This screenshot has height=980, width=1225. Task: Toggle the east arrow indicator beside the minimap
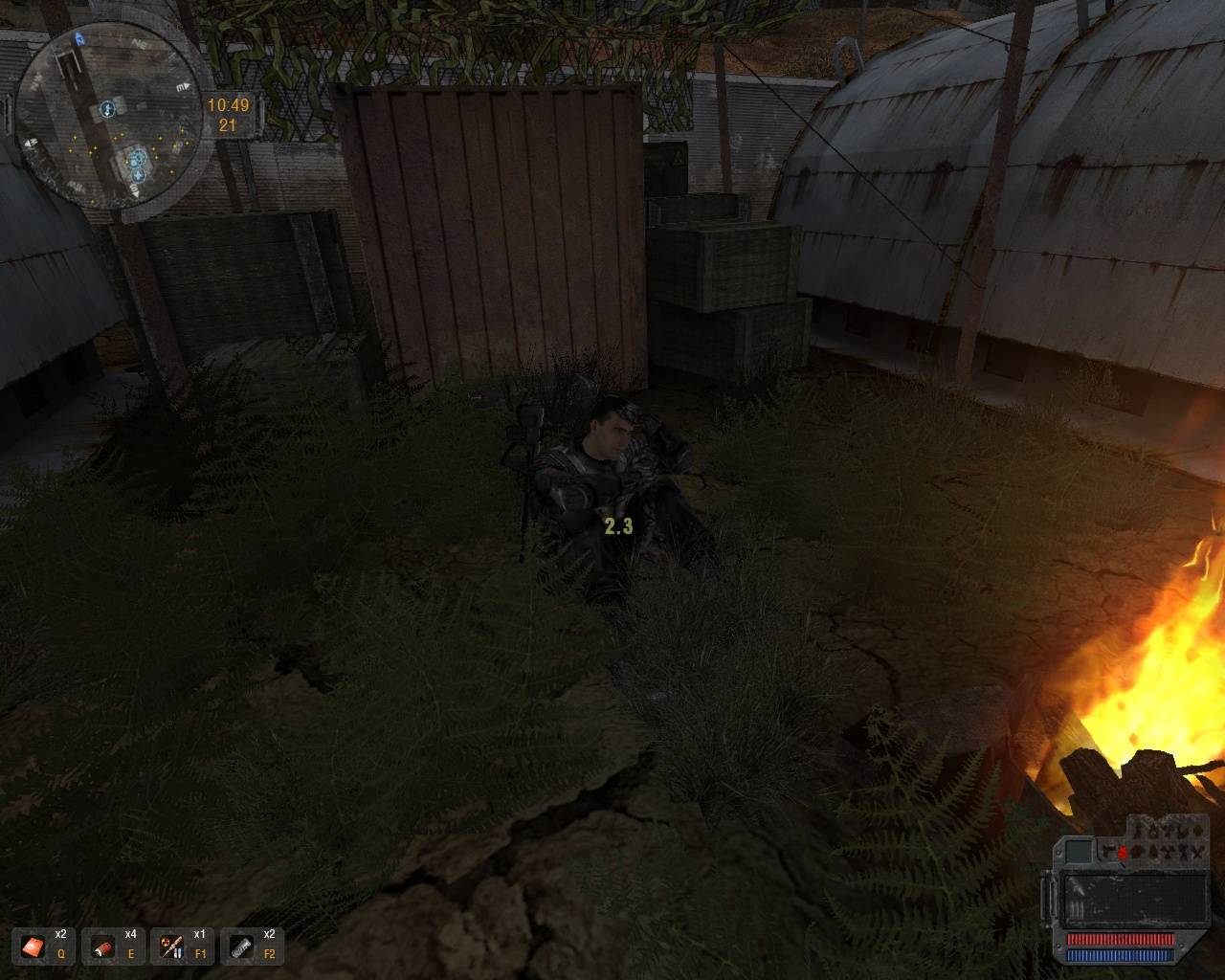pyautogui.click(x=185, y=87)
